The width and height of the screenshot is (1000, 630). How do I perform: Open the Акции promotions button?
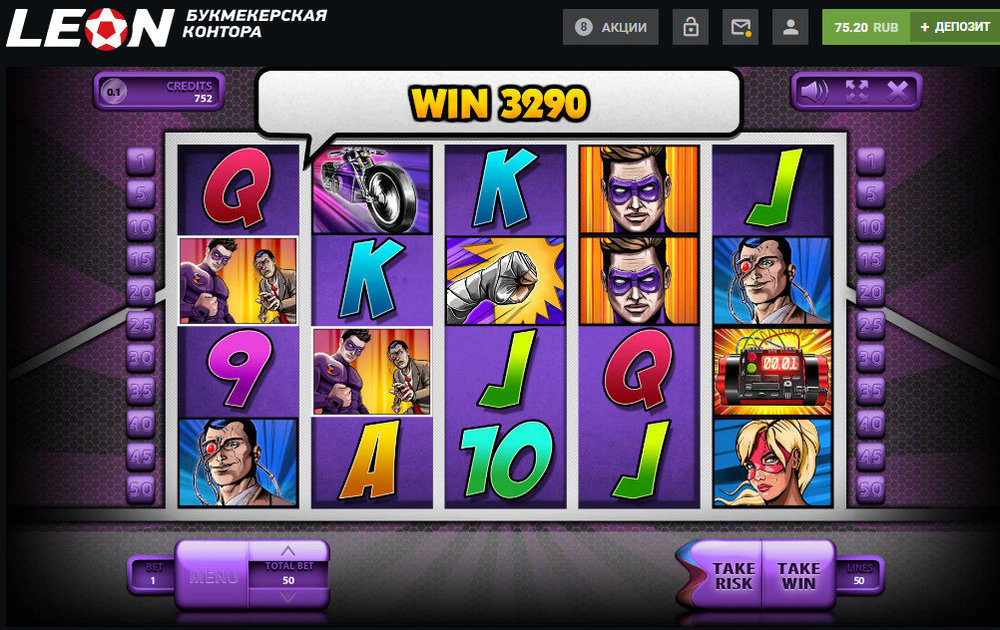[x=611, y=27]
